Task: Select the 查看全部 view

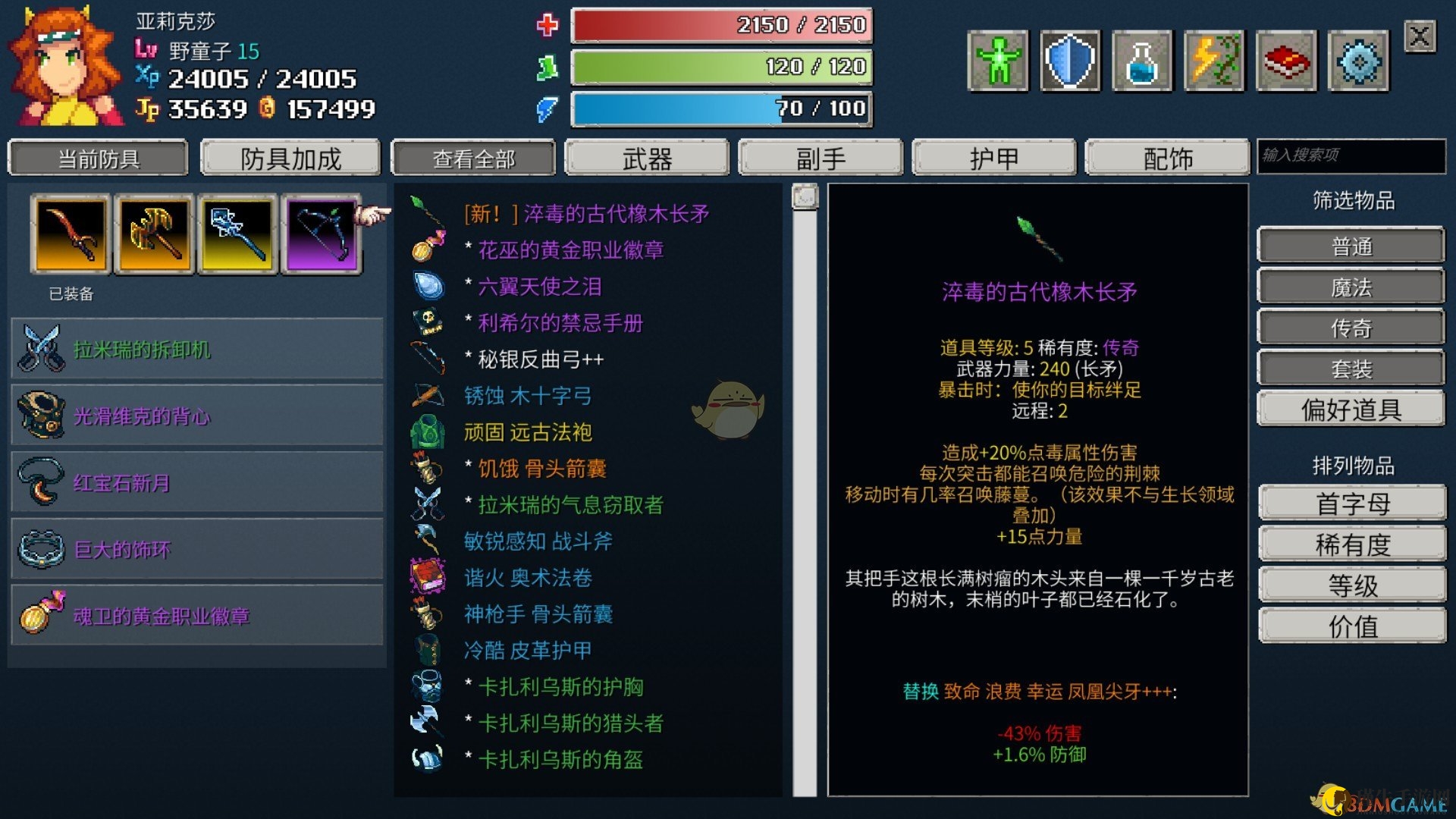Action: click(472, 158)
